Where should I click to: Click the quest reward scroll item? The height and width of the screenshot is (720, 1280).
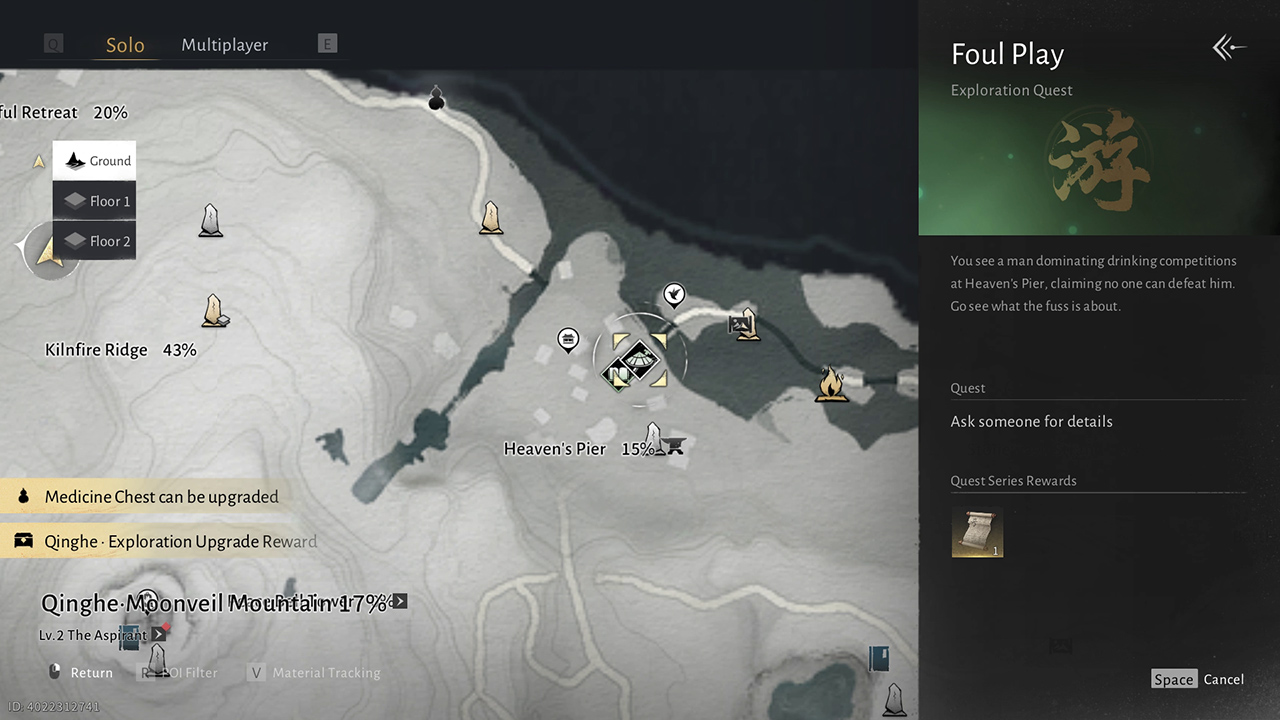(977, 531)
